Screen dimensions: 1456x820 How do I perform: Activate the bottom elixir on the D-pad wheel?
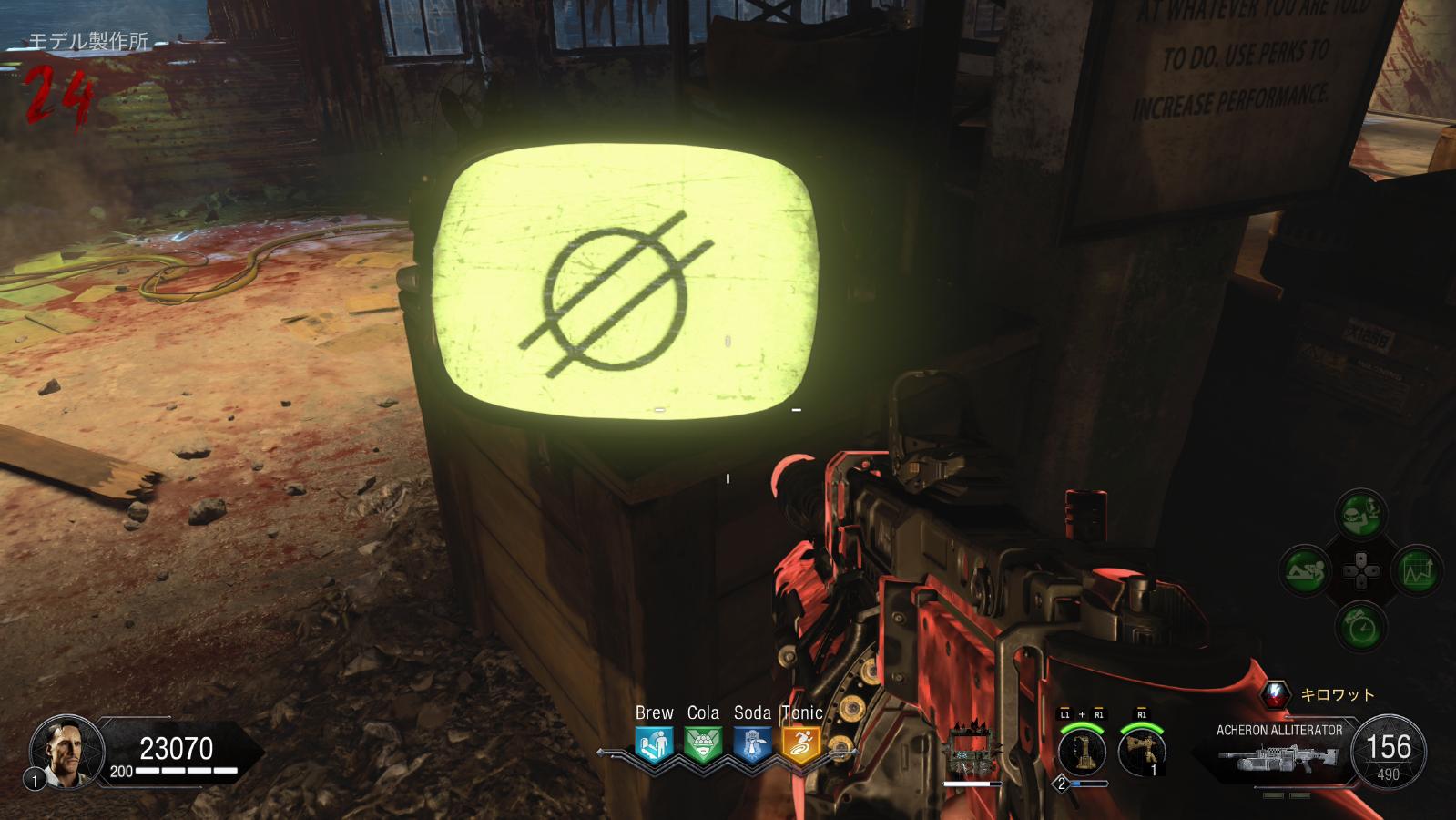click(x=1361, y=627)
